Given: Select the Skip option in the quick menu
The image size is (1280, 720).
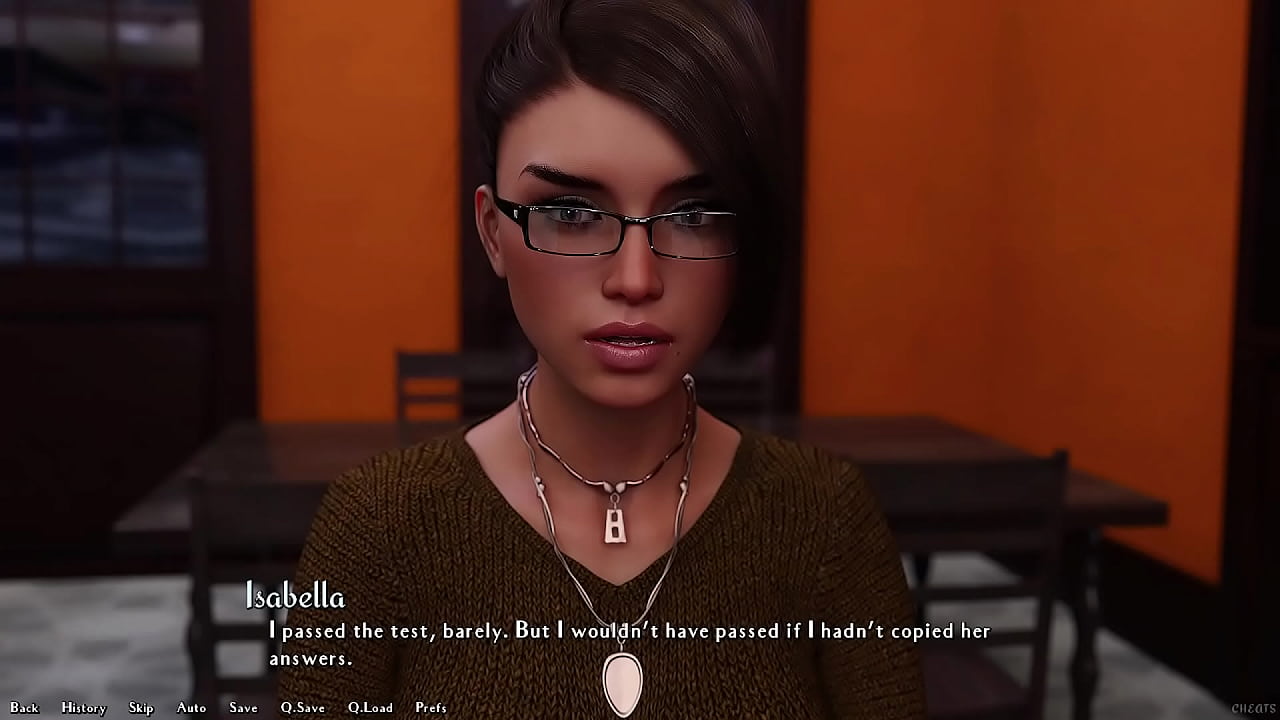Looking at the screenshot, I should 141,707.
